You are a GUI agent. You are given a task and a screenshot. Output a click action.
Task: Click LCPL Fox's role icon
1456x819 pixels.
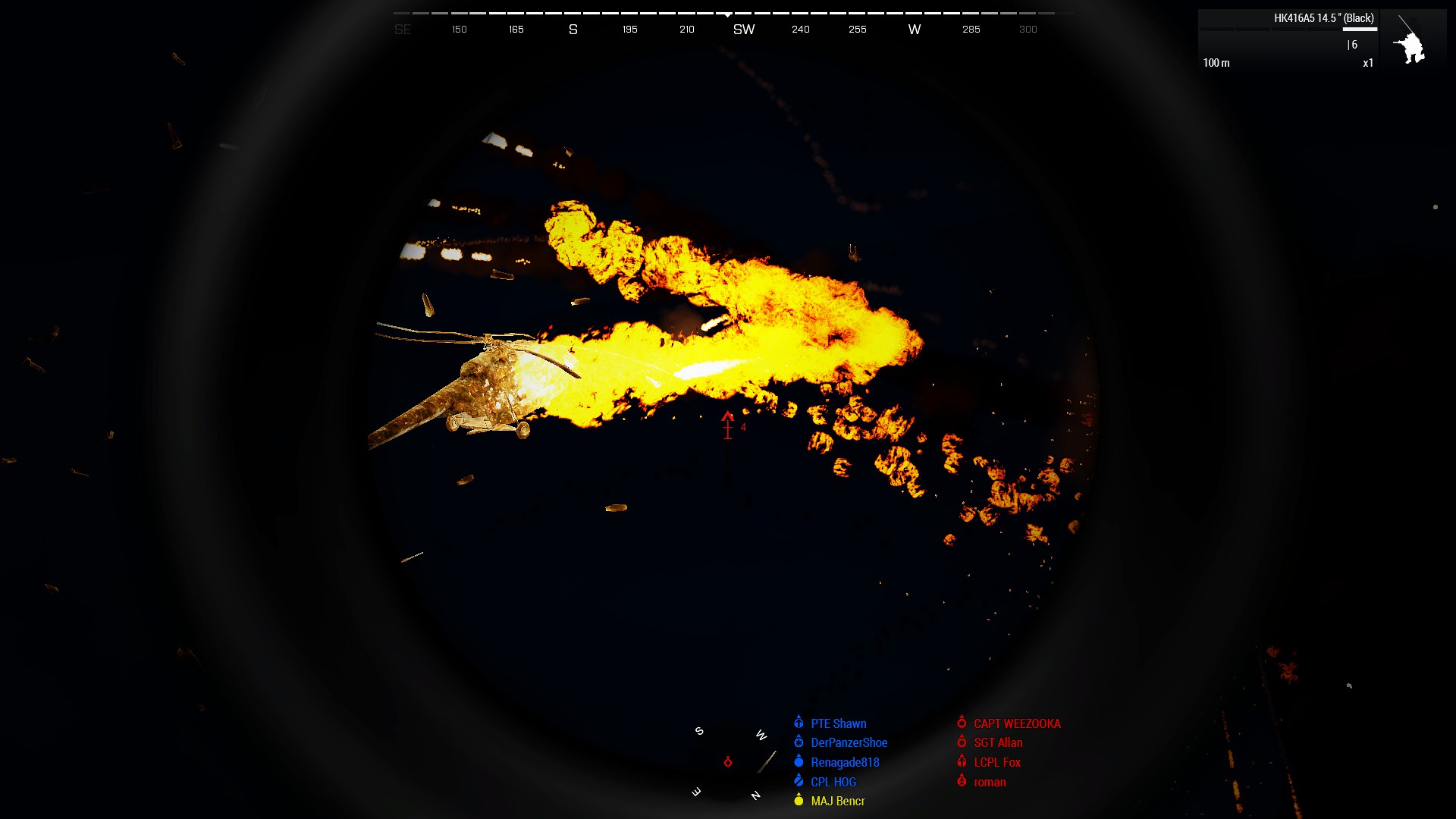click(962, 762)
